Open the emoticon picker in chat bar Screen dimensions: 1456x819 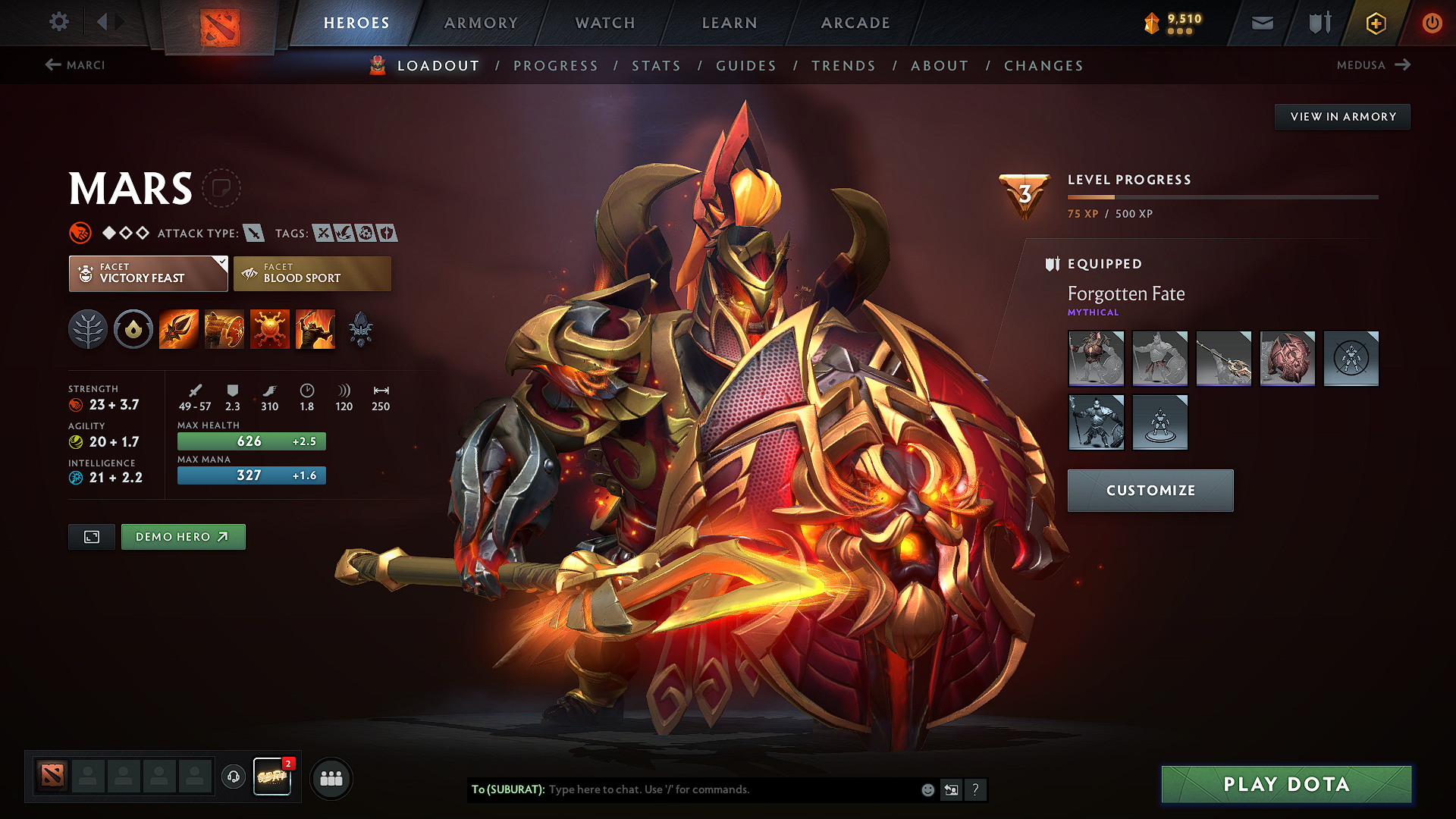pos(927,789)
